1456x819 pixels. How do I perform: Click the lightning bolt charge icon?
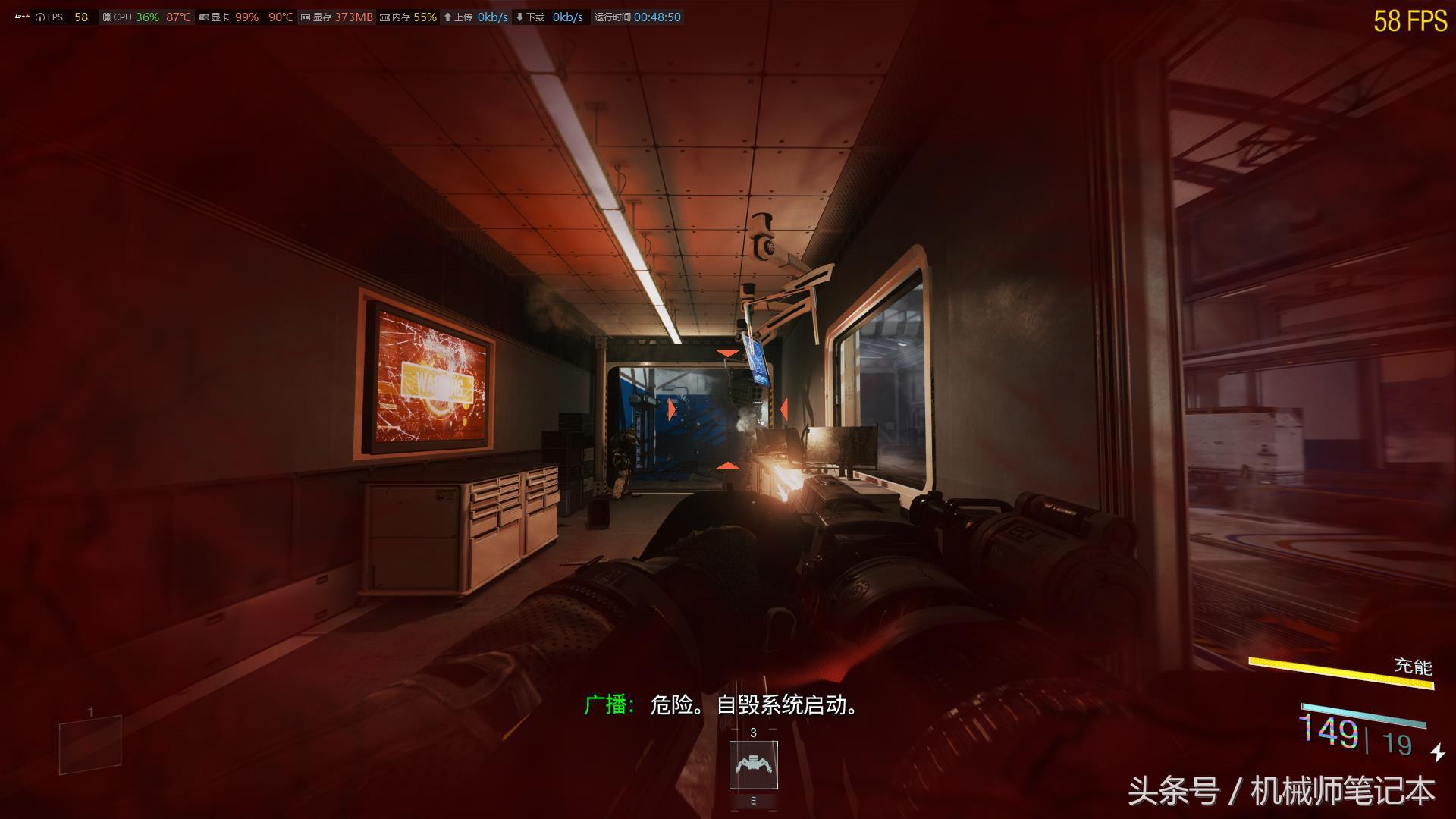(1438, 752)
